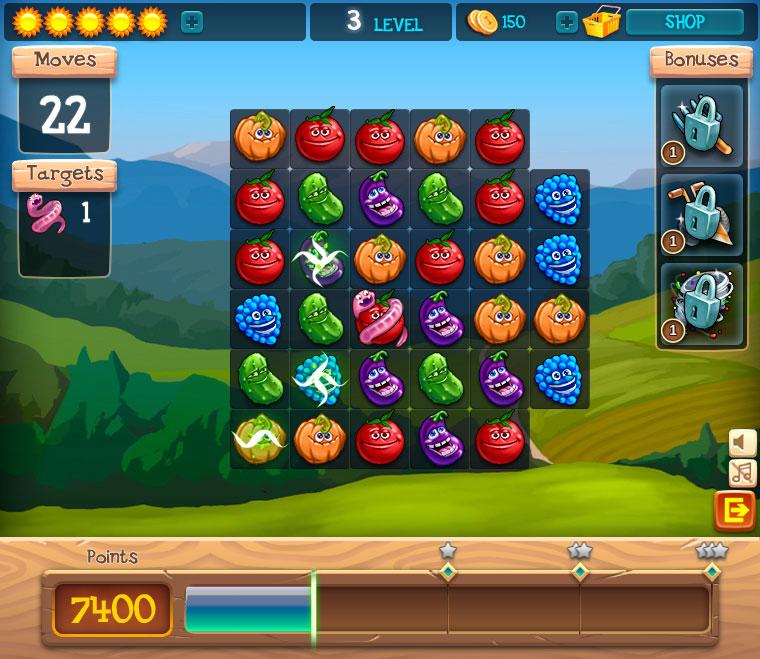This screenshot has height=659, width=760.
Task: Select the locked glove bonus
Action: [701, 126]
